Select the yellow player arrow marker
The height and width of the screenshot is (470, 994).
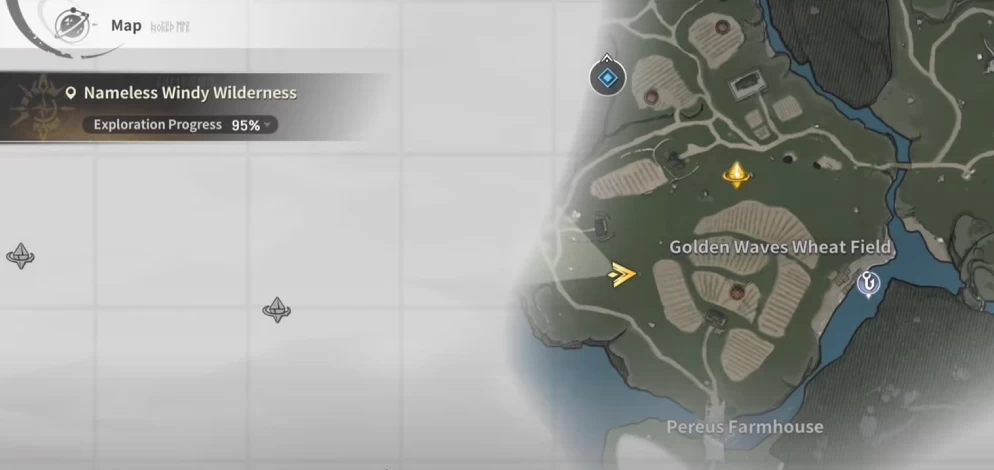[622, 273]
